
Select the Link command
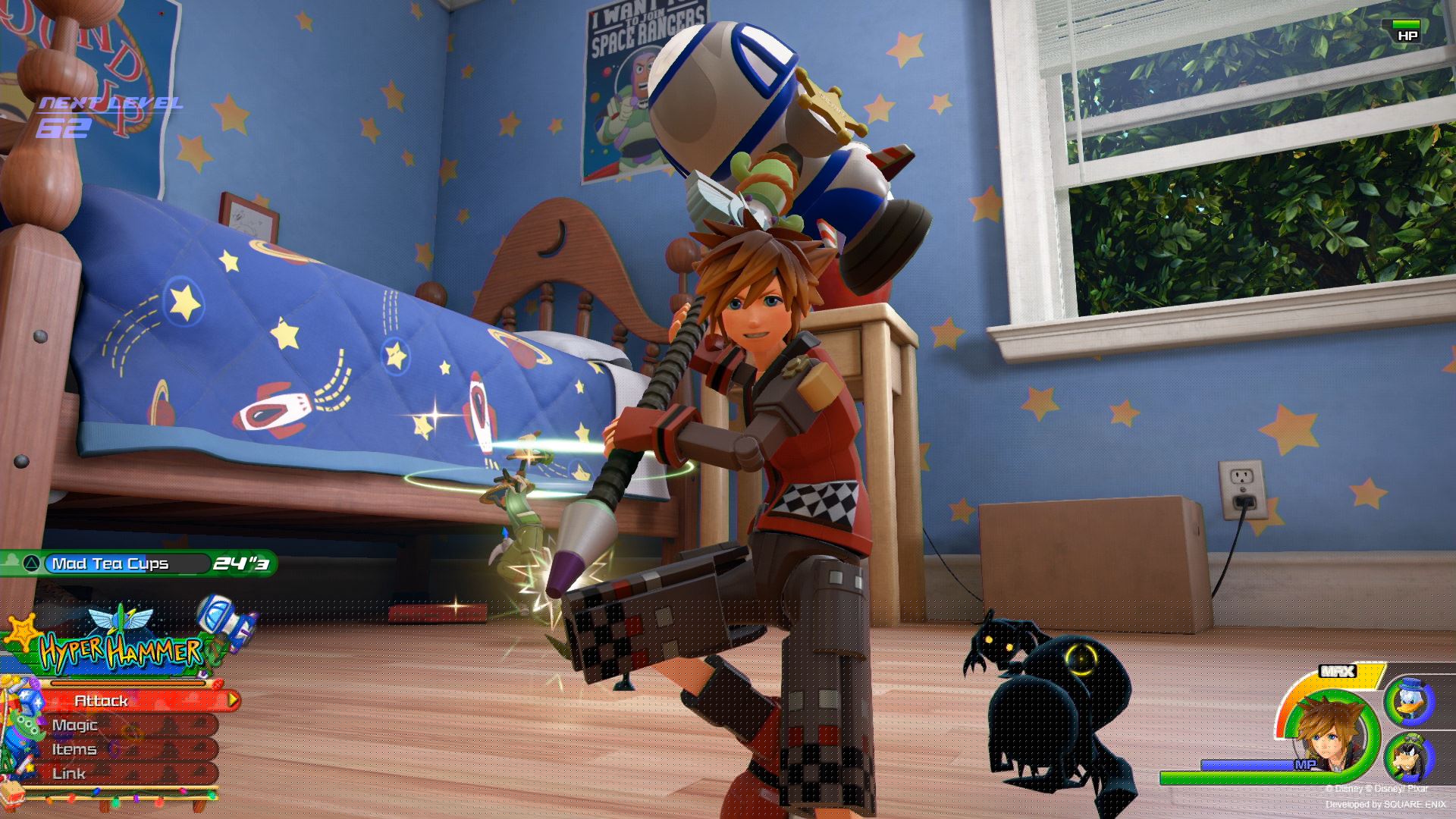(70, 773)
